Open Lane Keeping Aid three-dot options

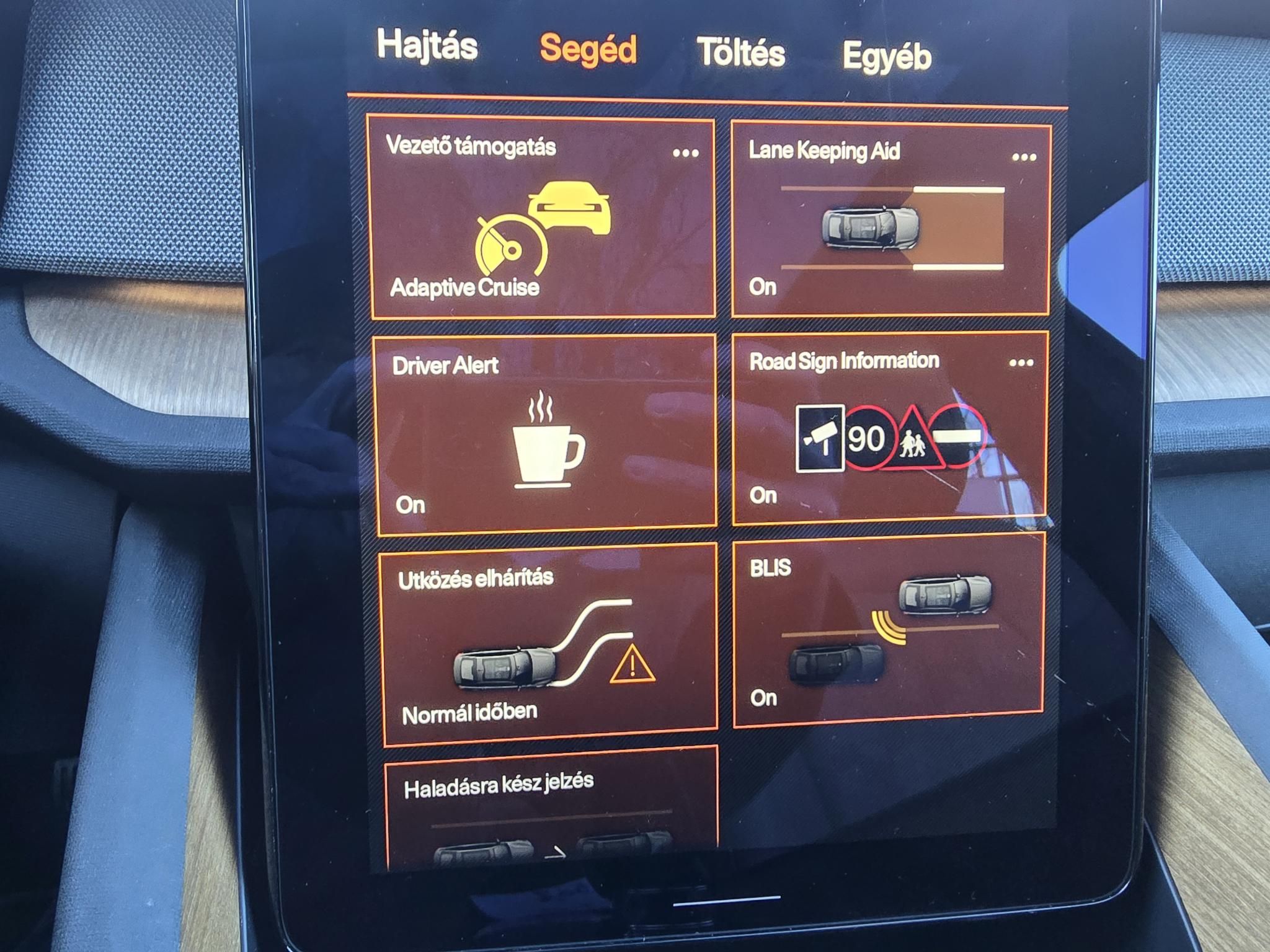(1024, 157)
